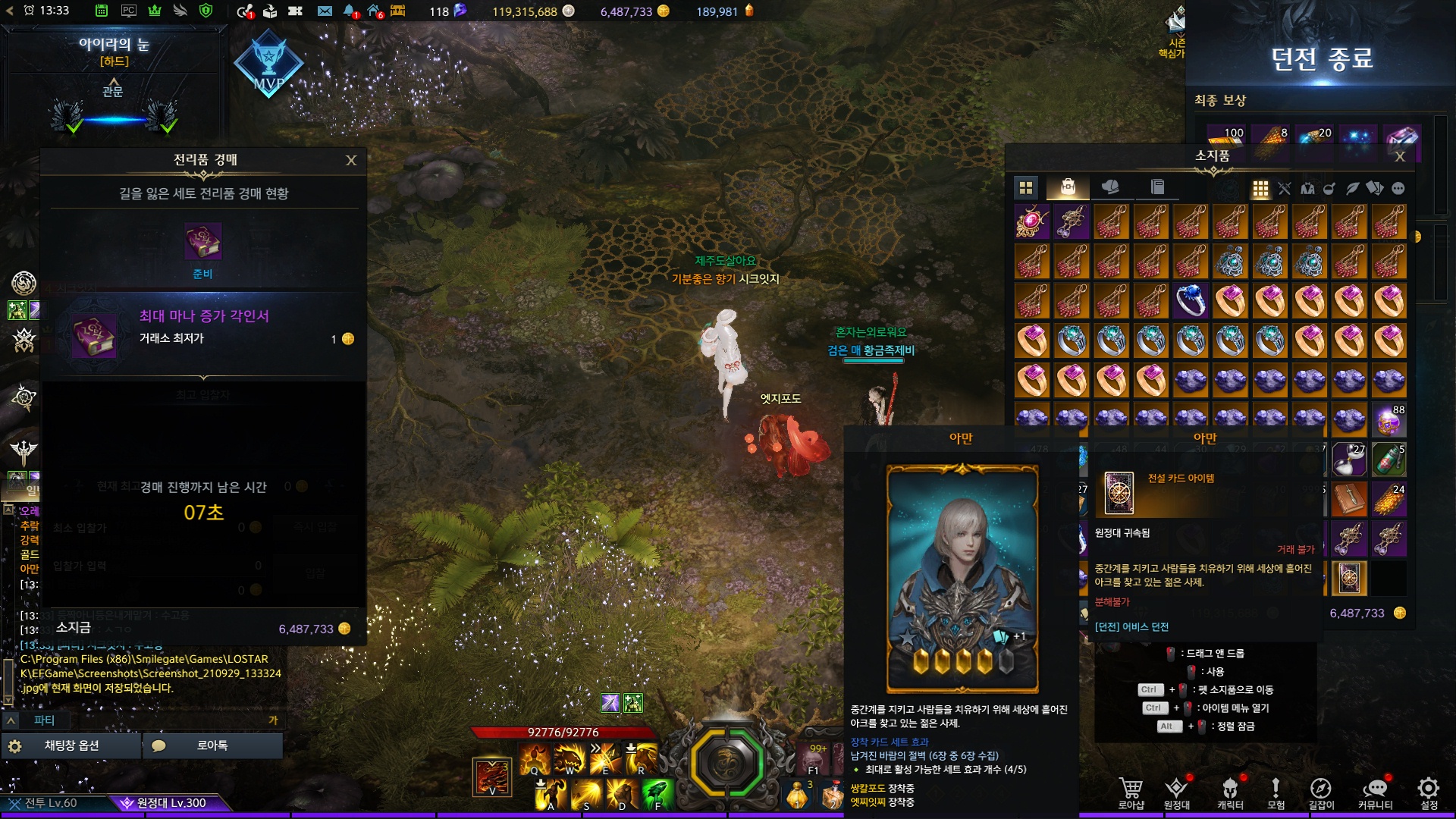Select the party (파티) chat channel
The image size is (1456, 819).
pos(44,720)
